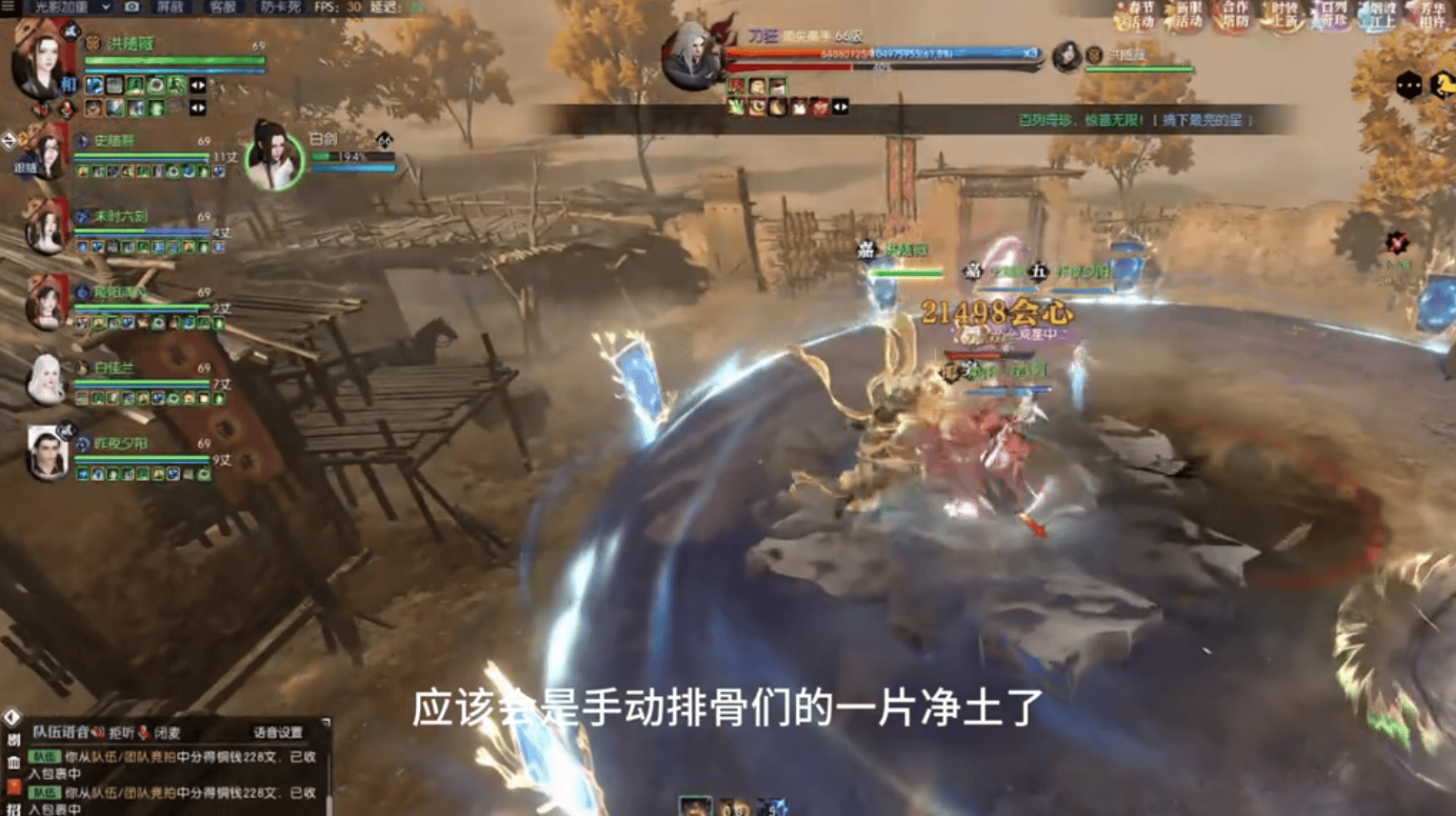Viewport: 1456px width, 816px height.
Task: Open 语音设置 voice settings
Action: 277,732
